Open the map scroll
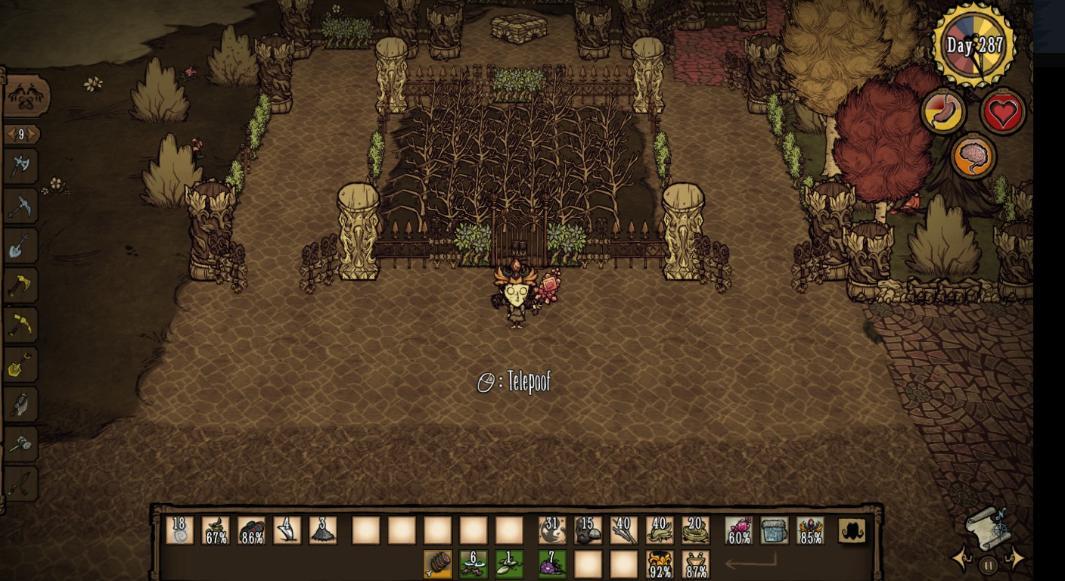This screenshot has height=581, width=1065. click(986, 527)
